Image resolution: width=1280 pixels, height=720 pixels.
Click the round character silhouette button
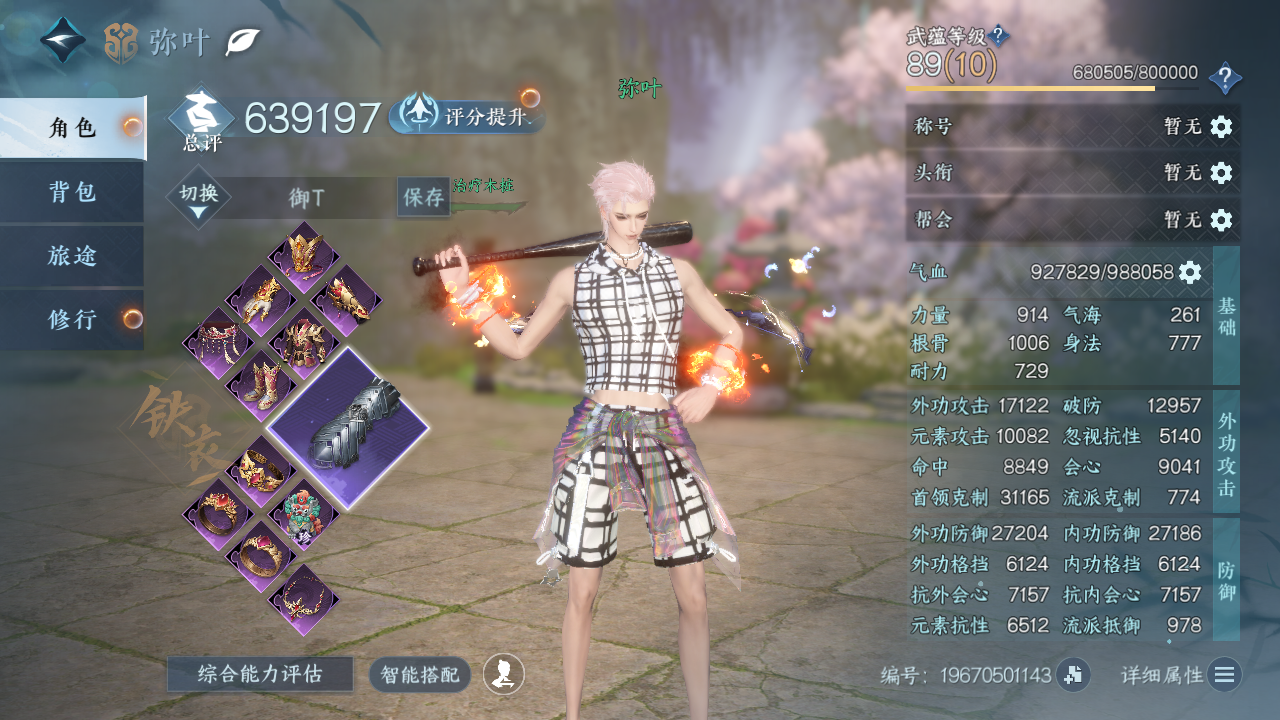[x=504, y=674]
